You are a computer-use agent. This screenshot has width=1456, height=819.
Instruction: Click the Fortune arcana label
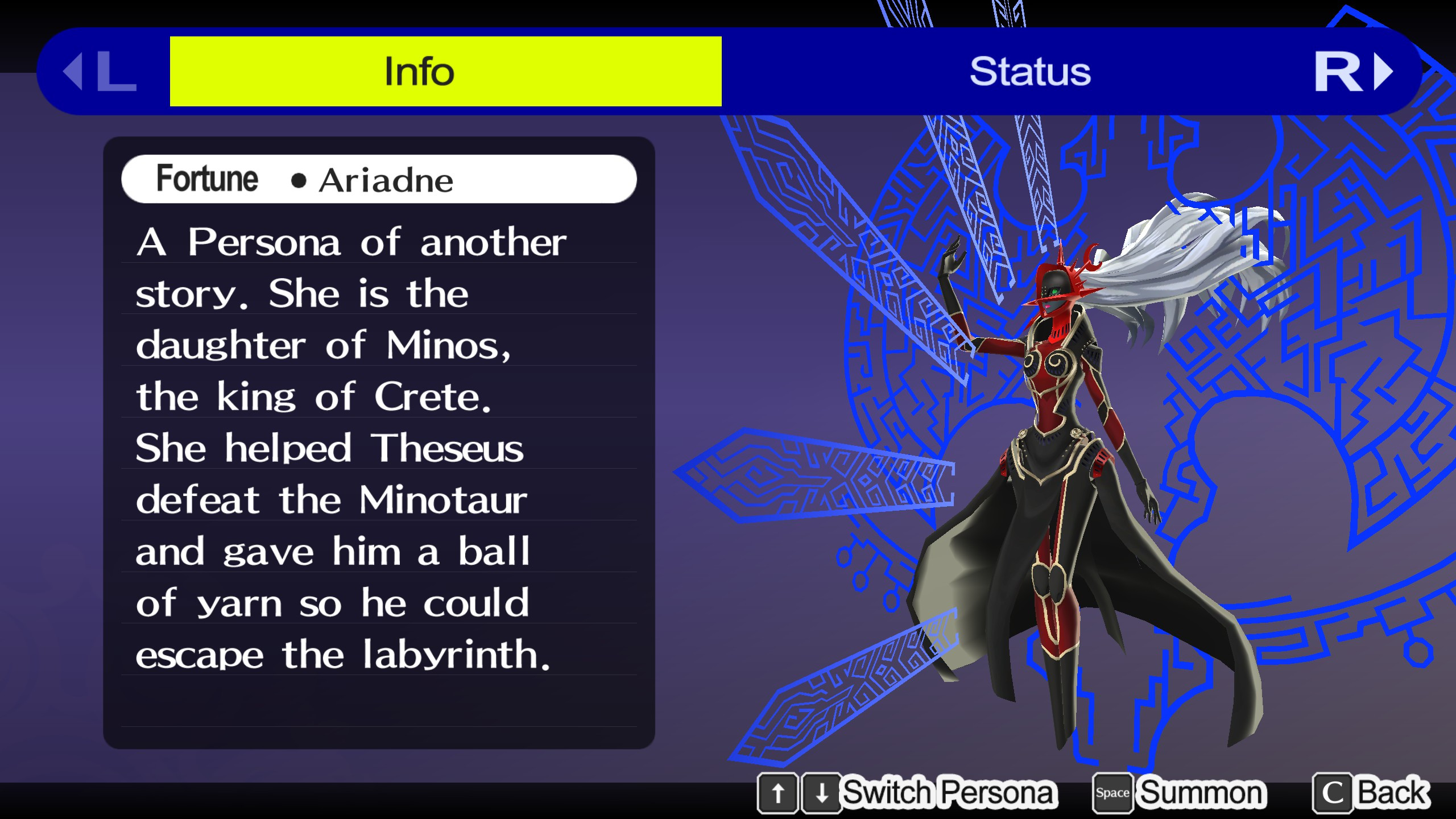tap(207, 179)
